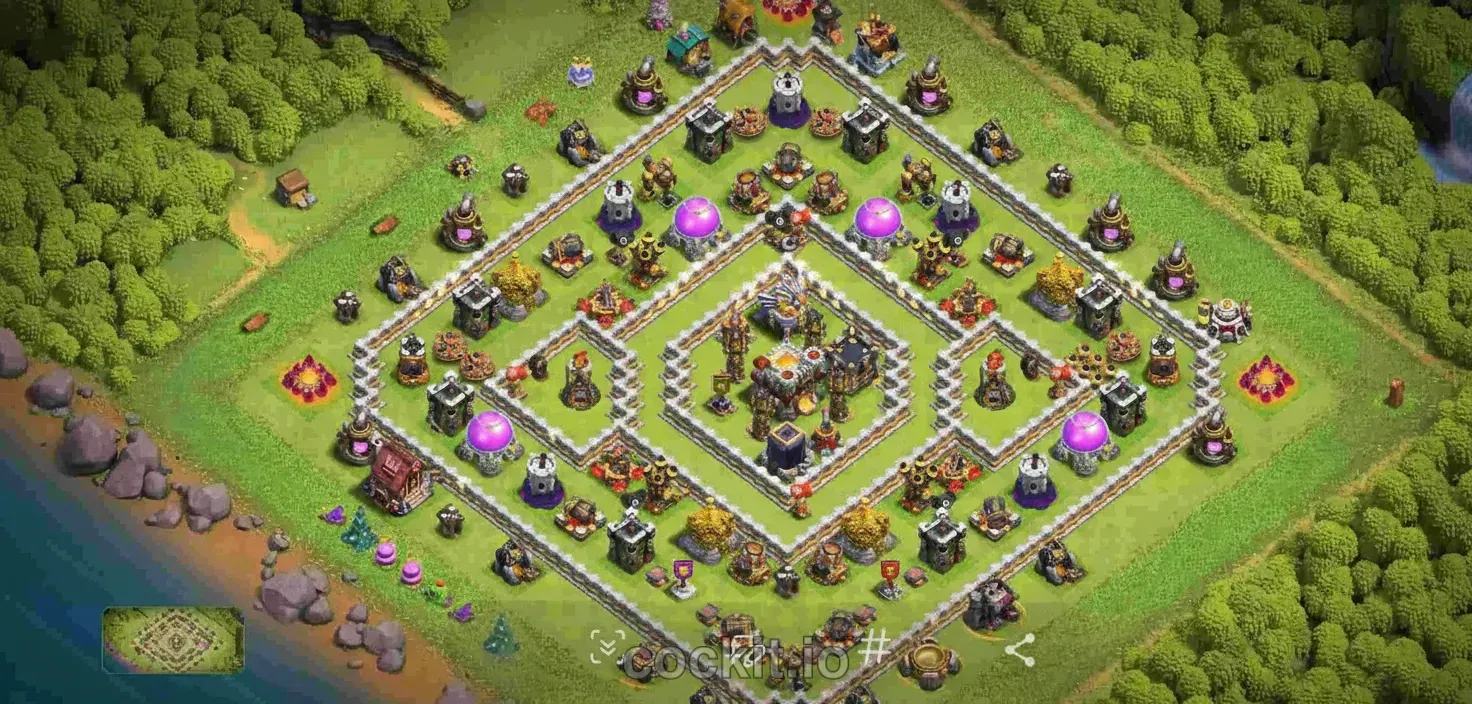Screen dimensions: 1472x704
Task: Tap the share icon
Action: [1019, 652]
